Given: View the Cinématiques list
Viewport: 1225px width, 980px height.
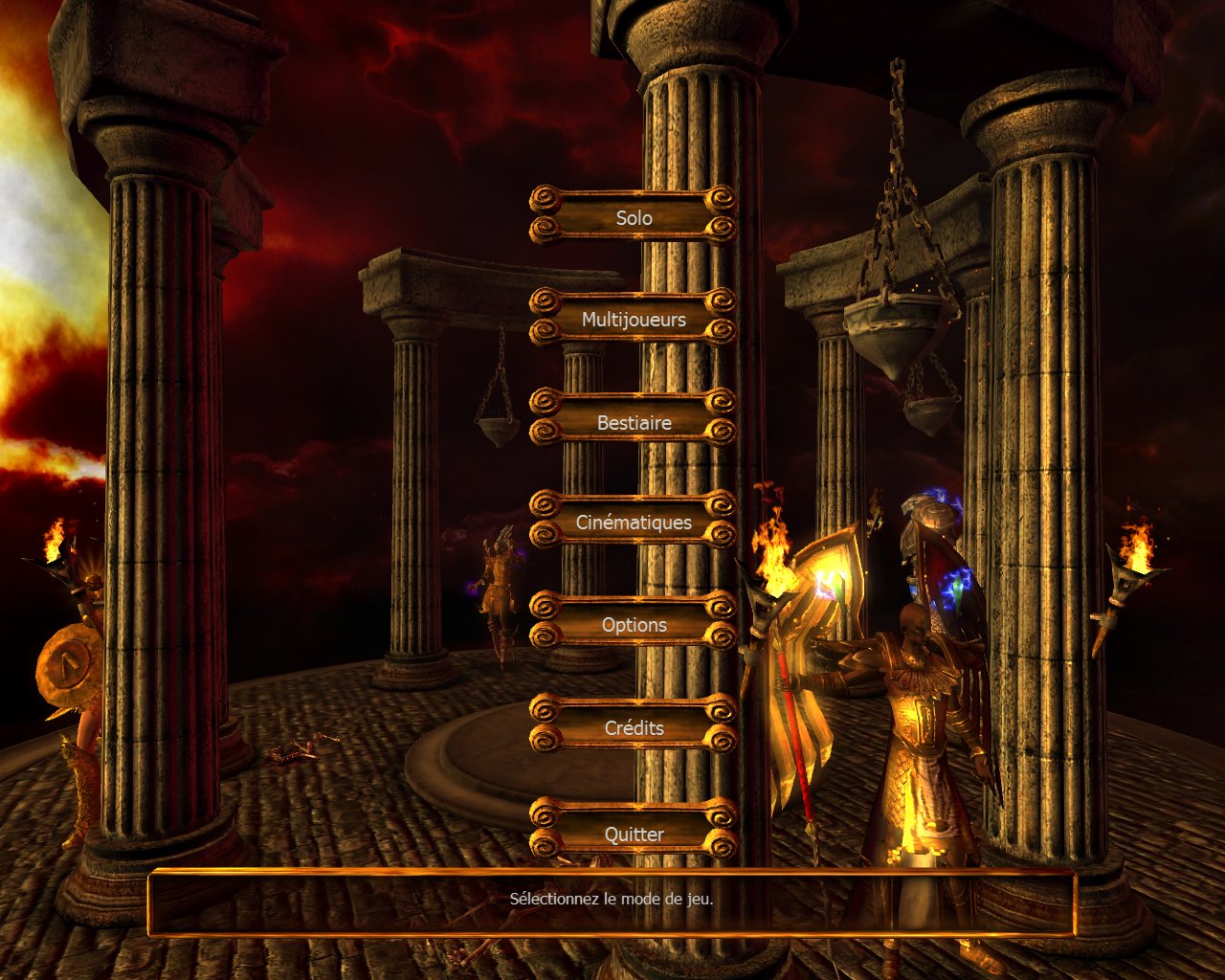Looking at the screenshot, I should click(634, 523).
